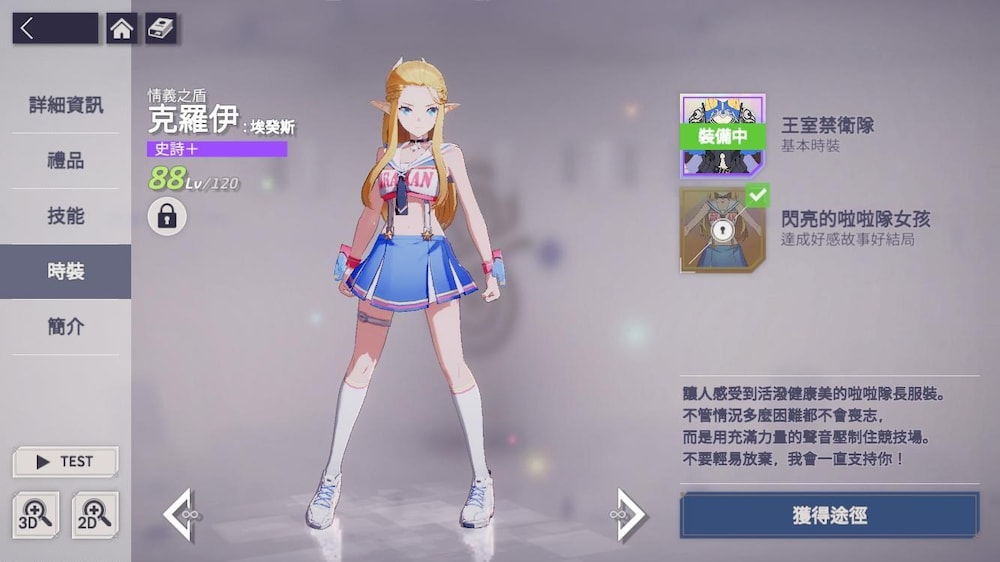
Task: Click the 獲得途徑 button
Action: (829, 516)
